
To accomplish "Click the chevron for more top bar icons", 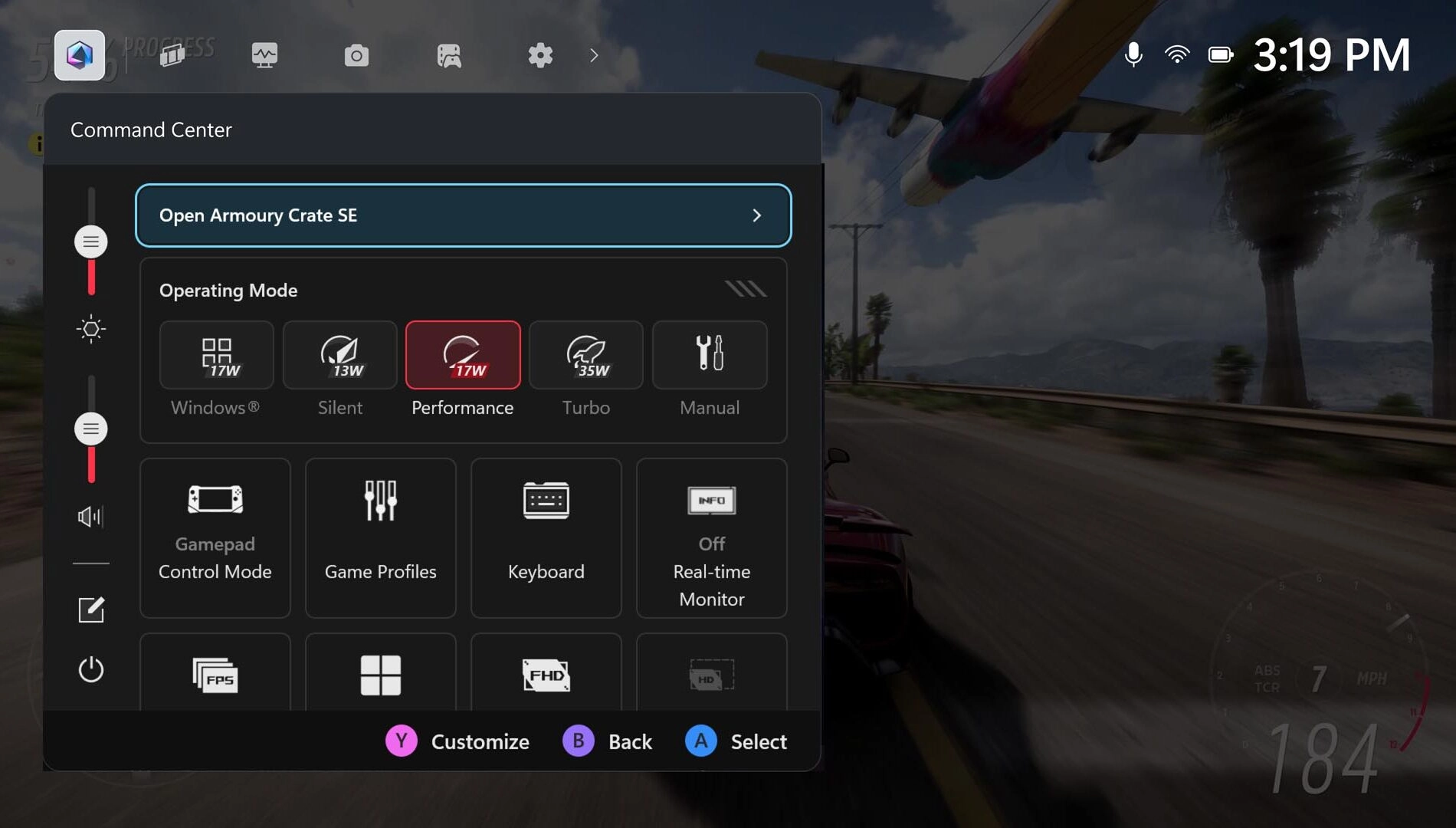I will (x=595, y=55).
